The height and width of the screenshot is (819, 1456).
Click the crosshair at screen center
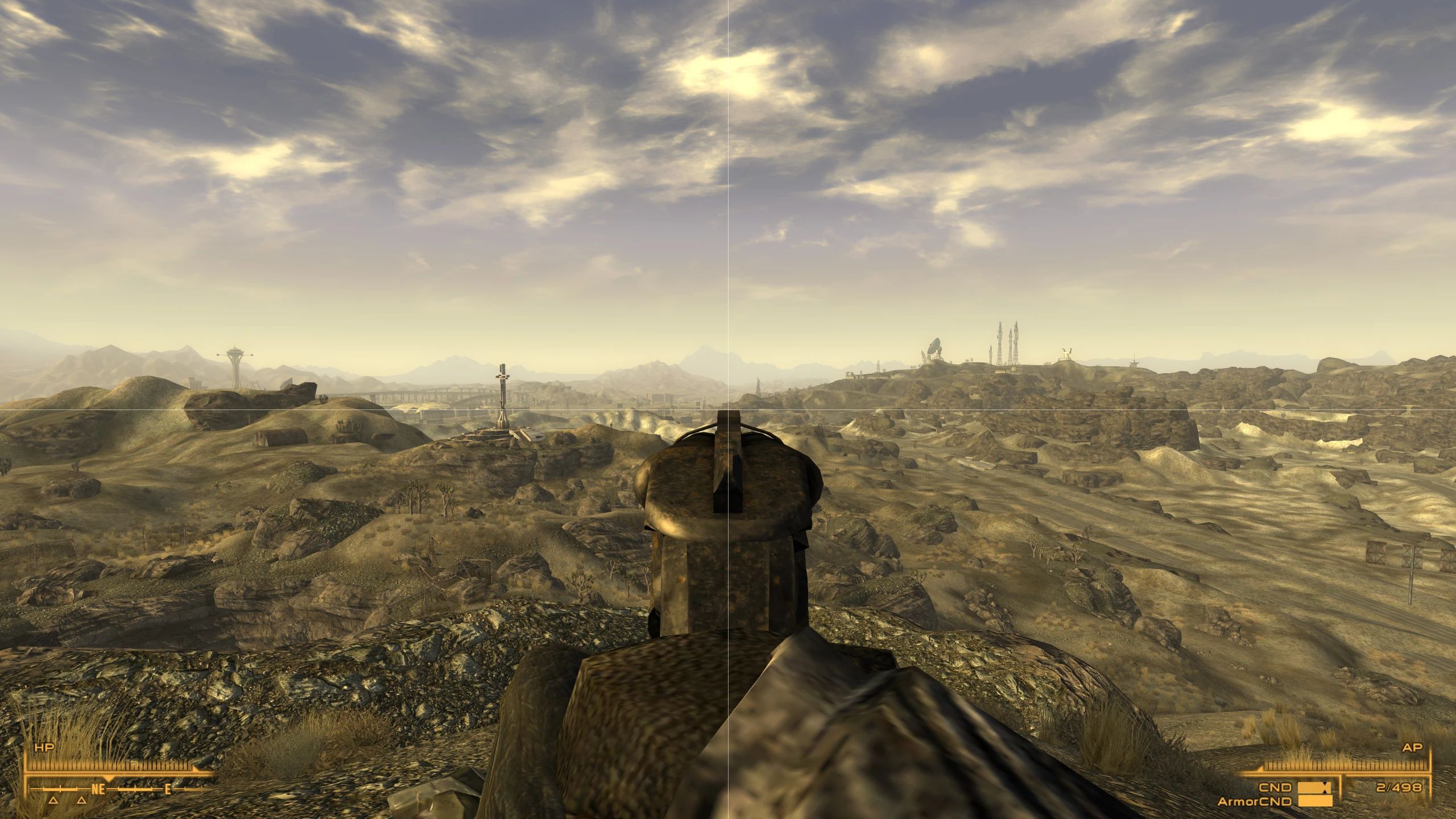[x=728, y=409]
